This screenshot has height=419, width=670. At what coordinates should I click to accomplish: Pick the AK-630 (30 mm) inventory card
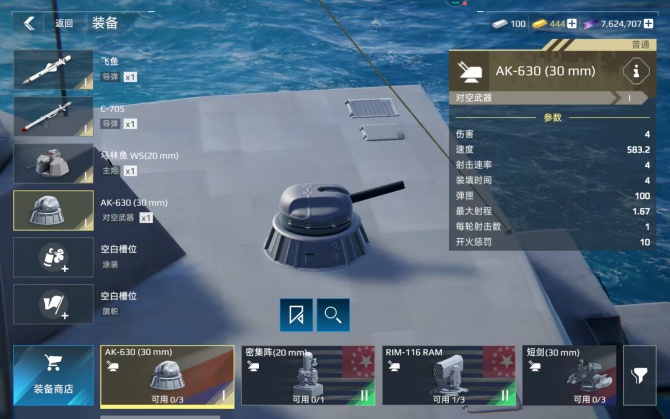[167, 375]
